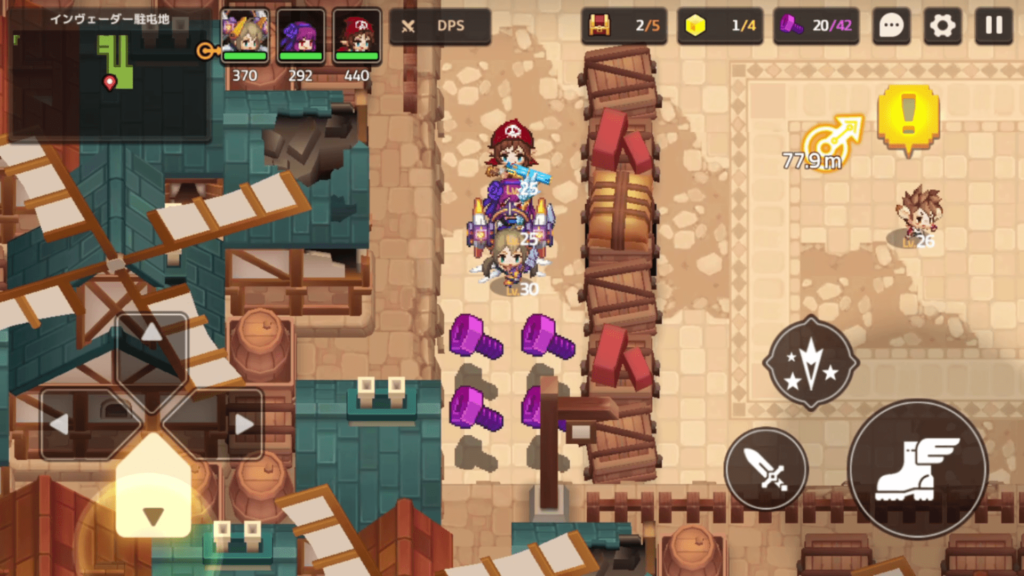
Task: Open the chat speech bubble
Action: (890, 26)
